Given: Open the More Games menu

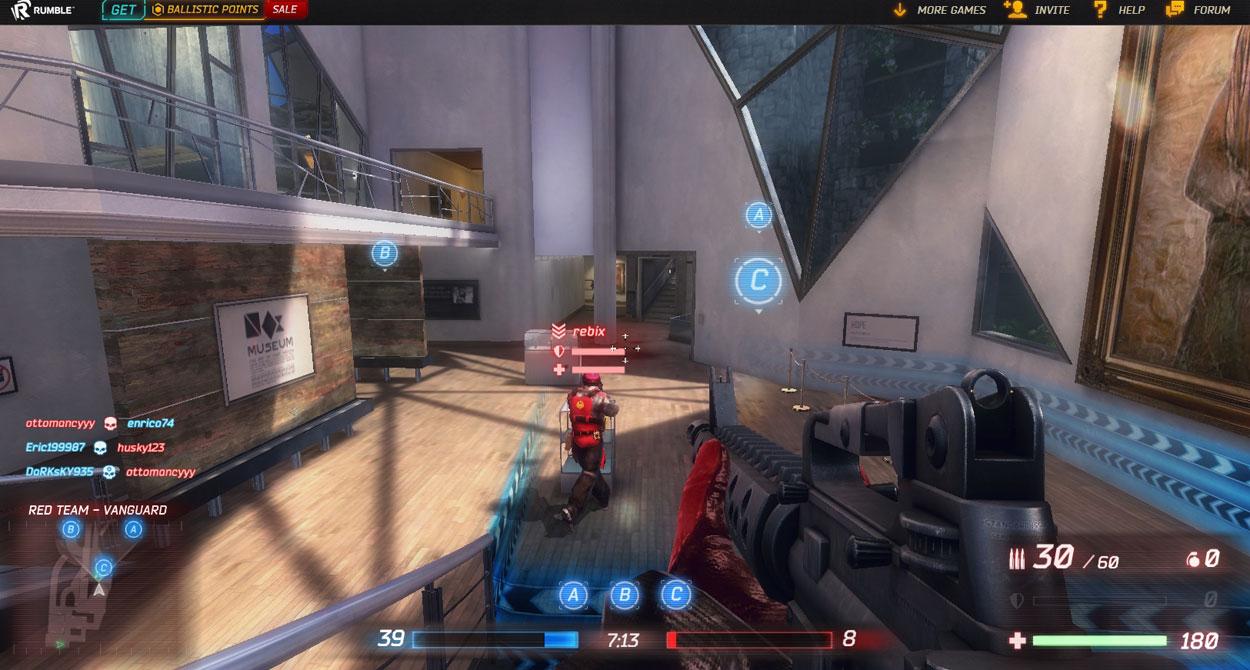Looking at the screenshot, I should [939, 10].
